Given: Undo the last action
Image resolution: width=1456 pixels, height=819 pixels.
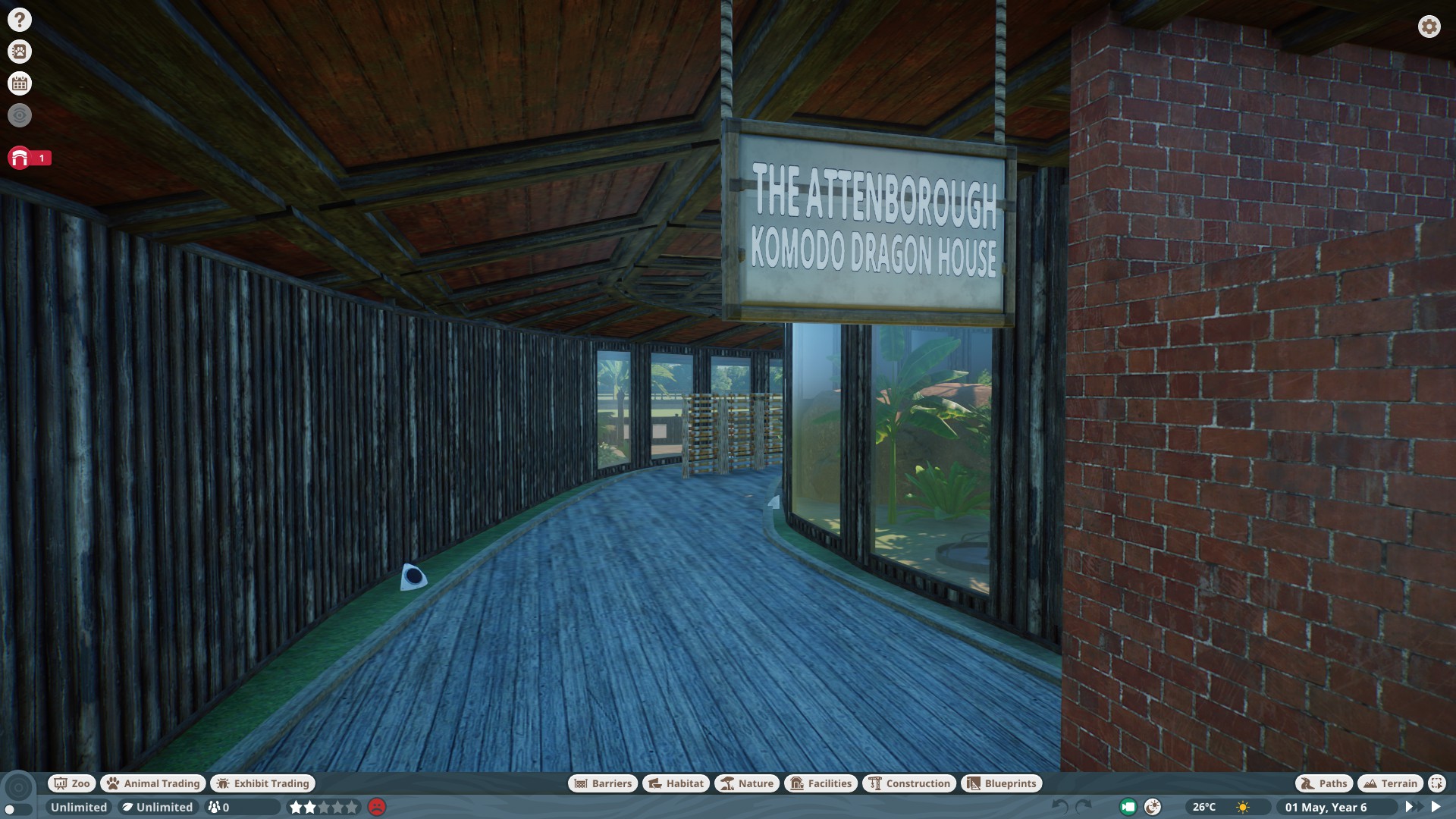Looking at the screenshot, I should [x=1059, y=807].
